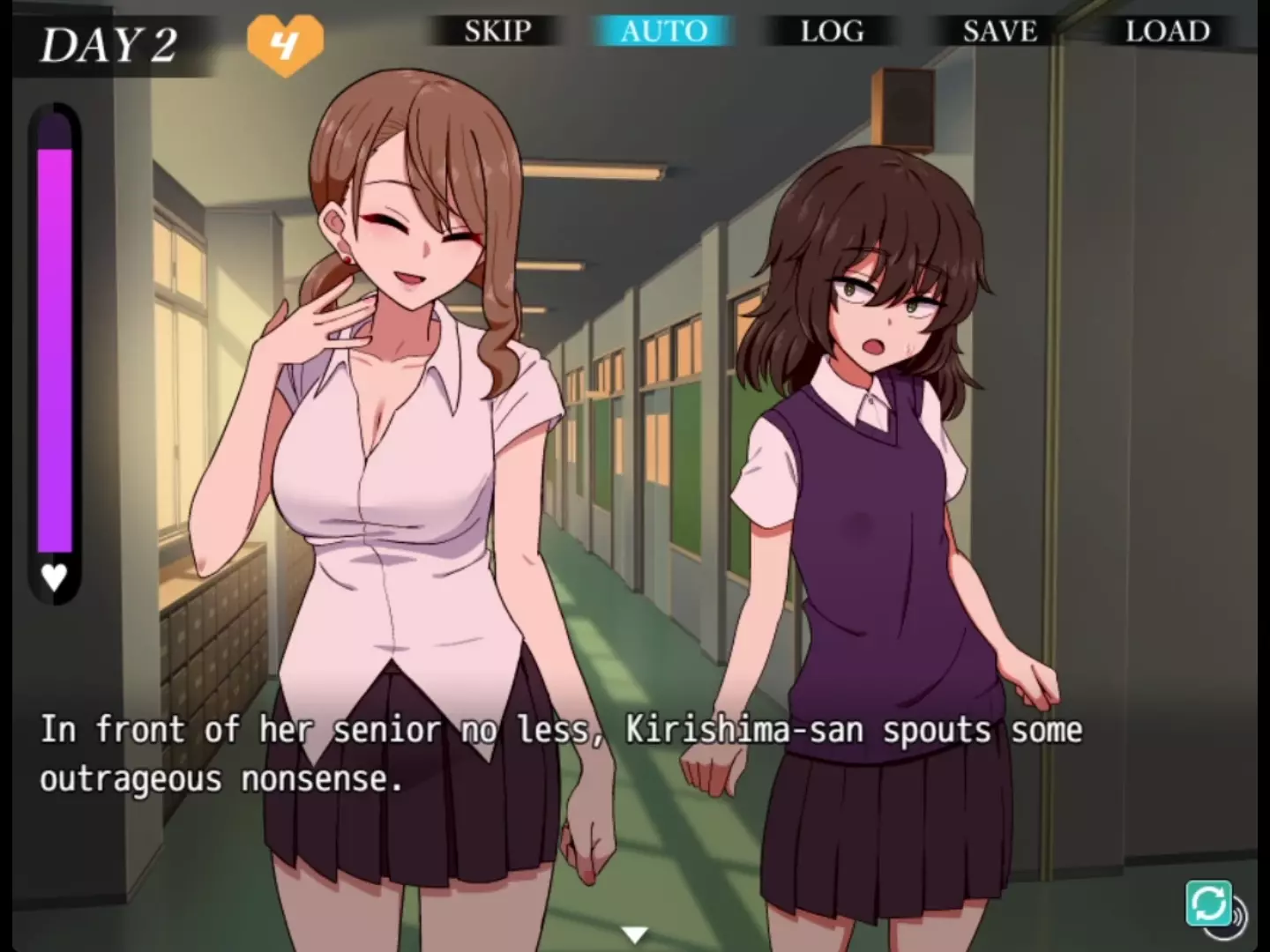
Task: Click the SKIP button
Action: coord(497,32)
